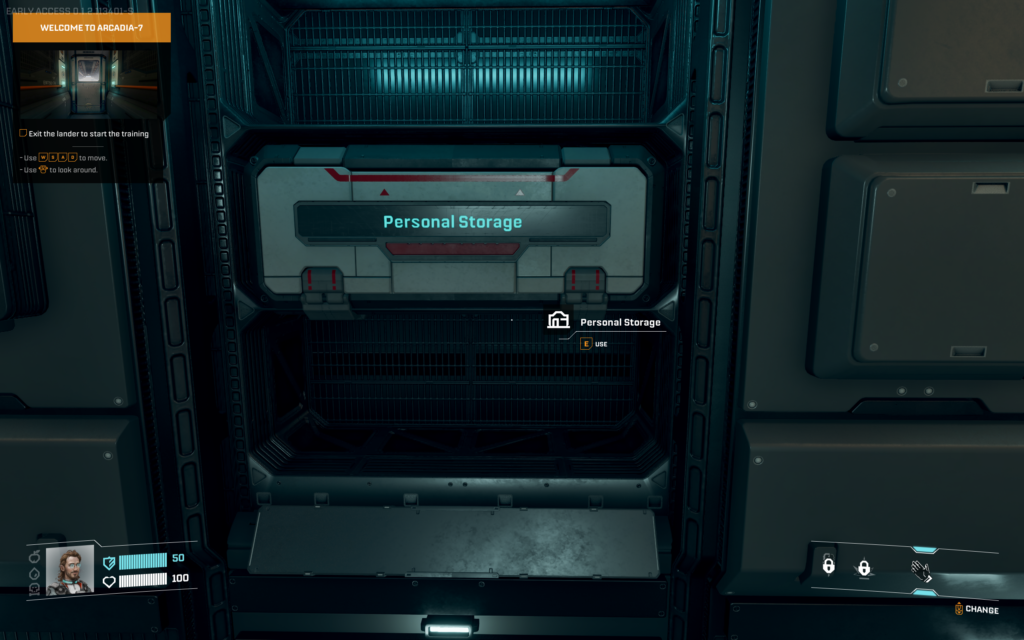Click the storage building icon in the prompt
This screenshot has width=1024, height=640.
tap(558, 320)
